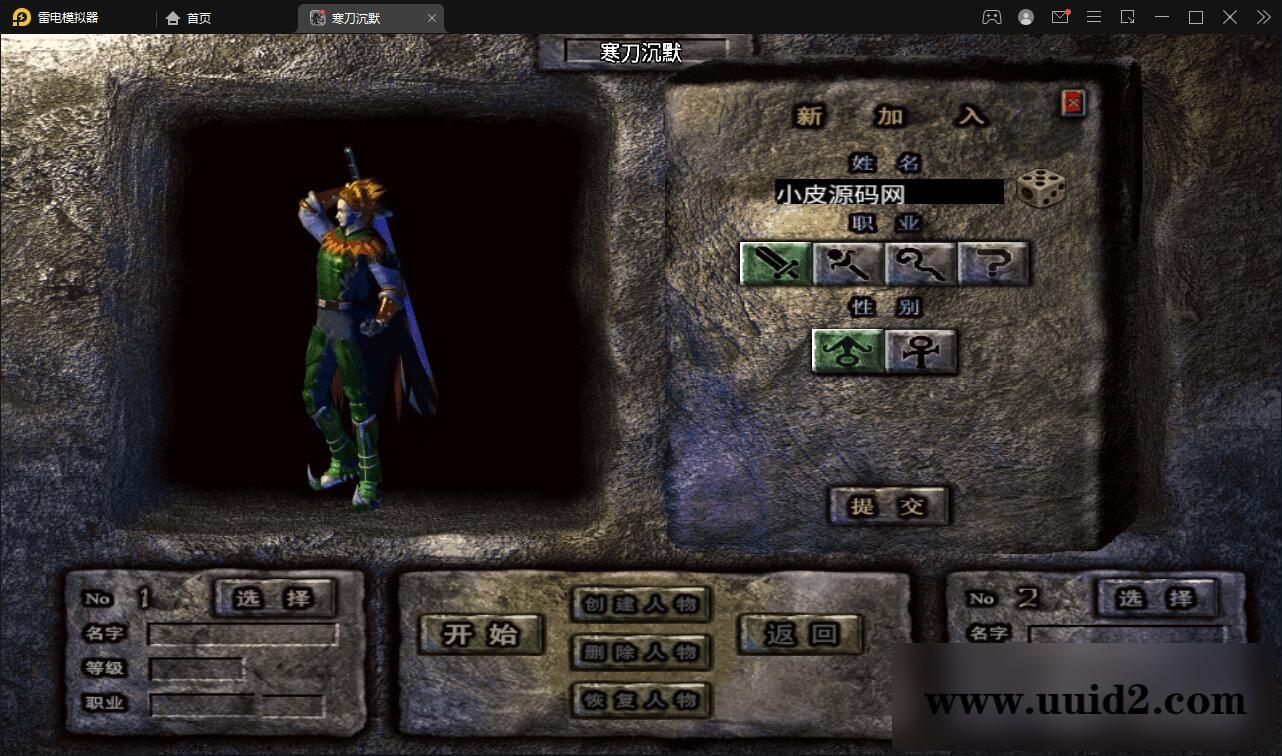Click the character name input field
This screenshot has height=756, width=1282.
point(888,192)
